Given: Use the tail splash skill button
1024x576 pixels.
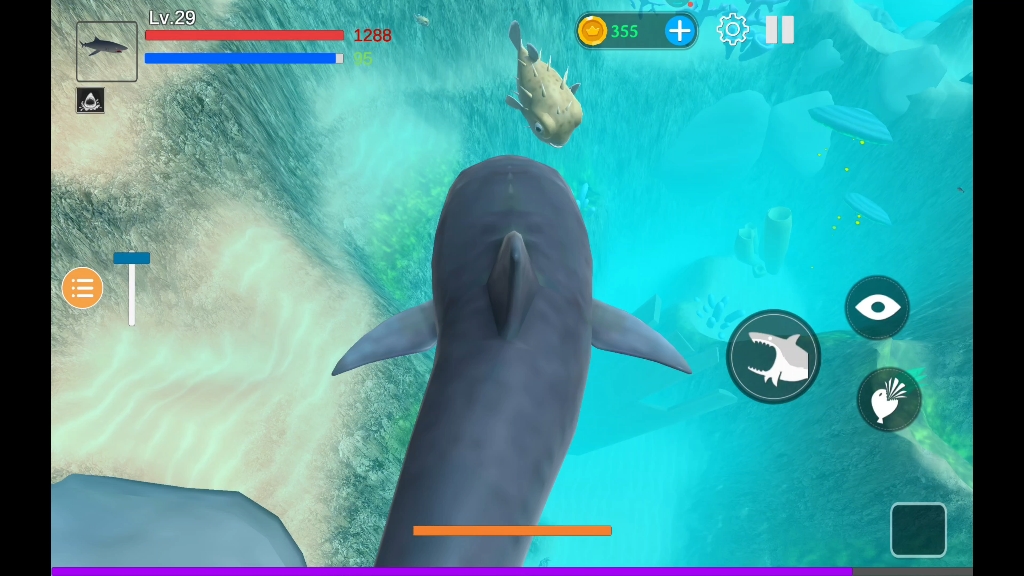Looking at the screenshot, I should [x=888, y=400].
